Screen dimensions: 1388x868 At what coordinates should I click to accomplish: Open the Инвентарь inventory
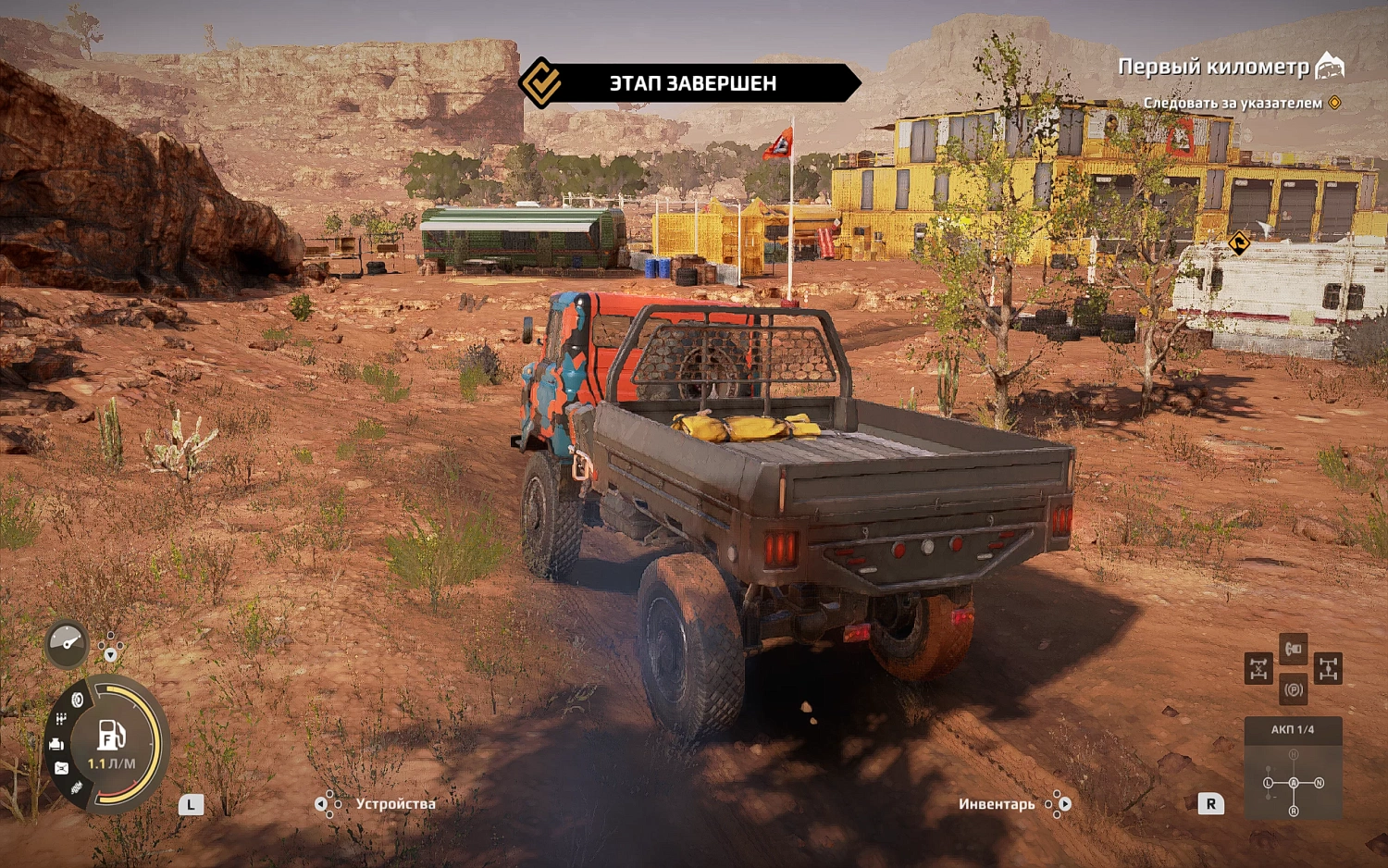[x=997, y=803]
